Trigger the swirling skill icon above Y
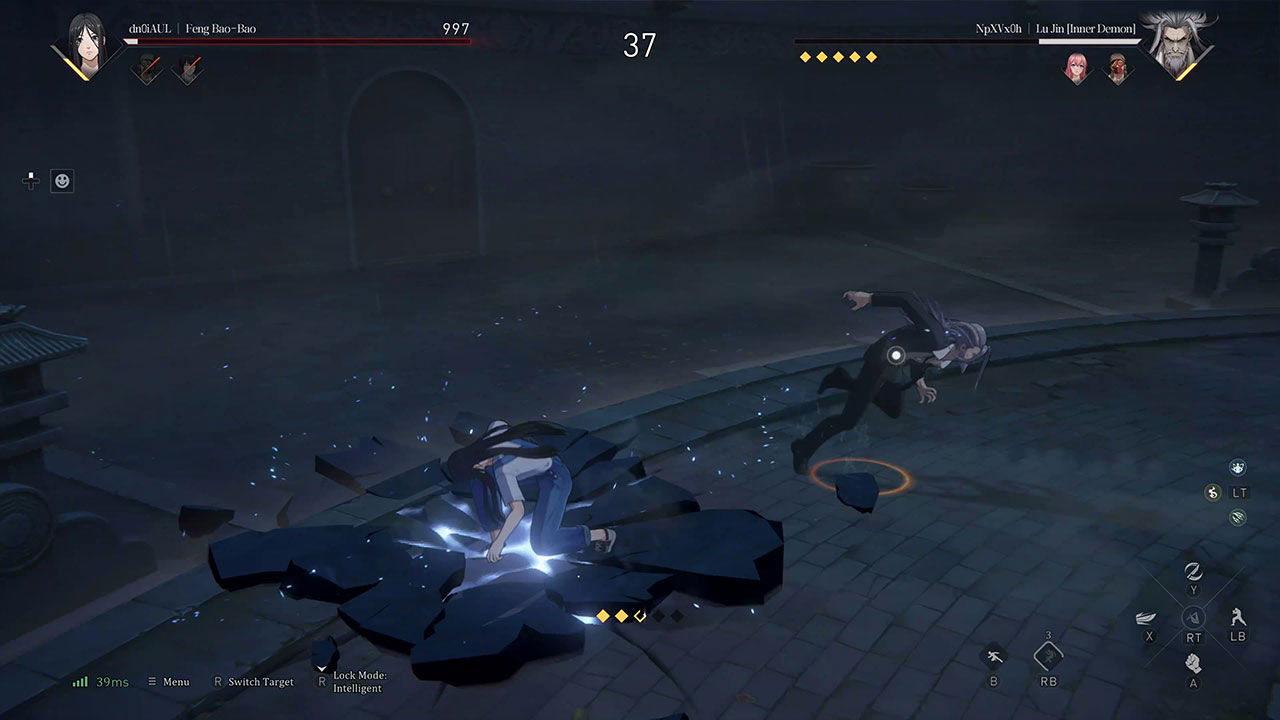Viewport: 1280px width, 720px height. click(1192, 571)
